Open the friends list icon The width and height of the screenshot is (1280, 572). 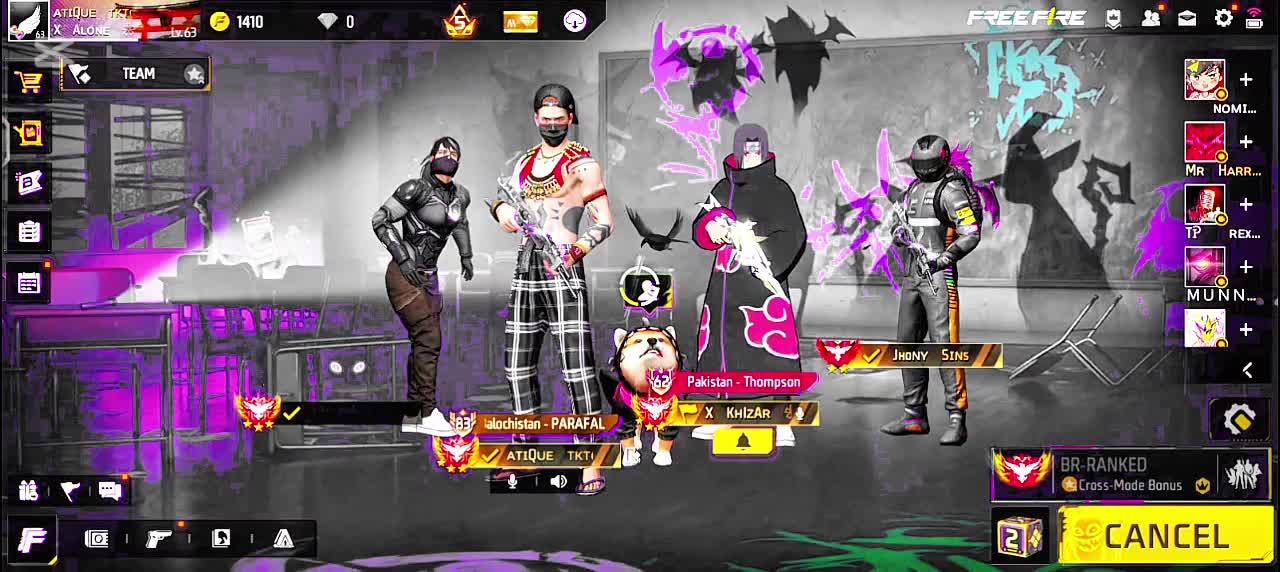pyautogui.click(x=1151, y=18)
